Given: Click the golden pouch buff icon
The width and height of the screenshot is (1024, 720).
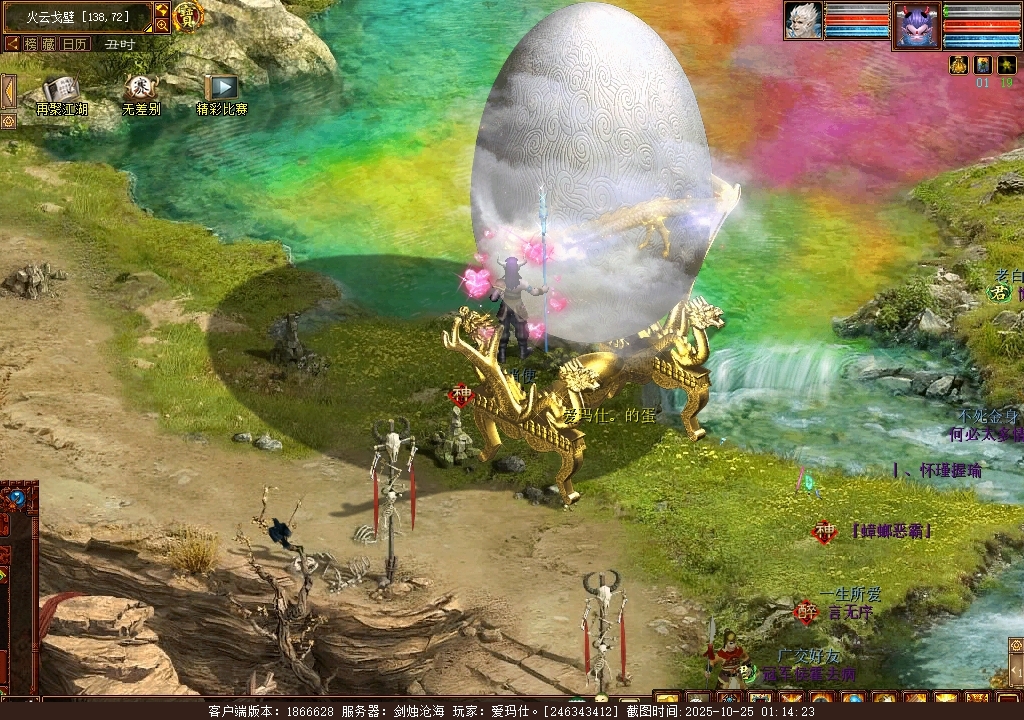Looking at the screenshot, I should coord(958,65).
